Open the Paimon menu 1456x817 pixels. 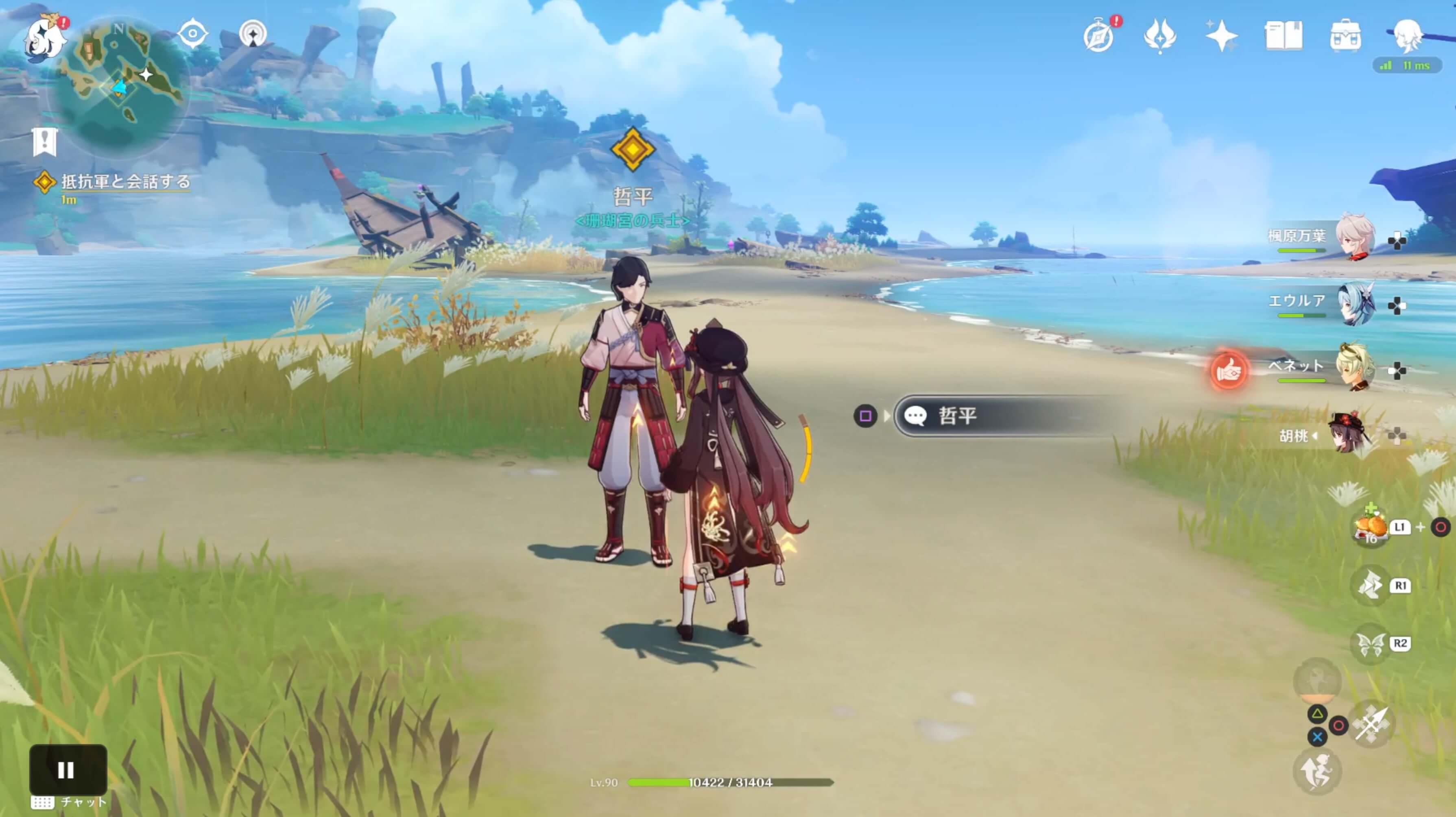pos(44,38)
